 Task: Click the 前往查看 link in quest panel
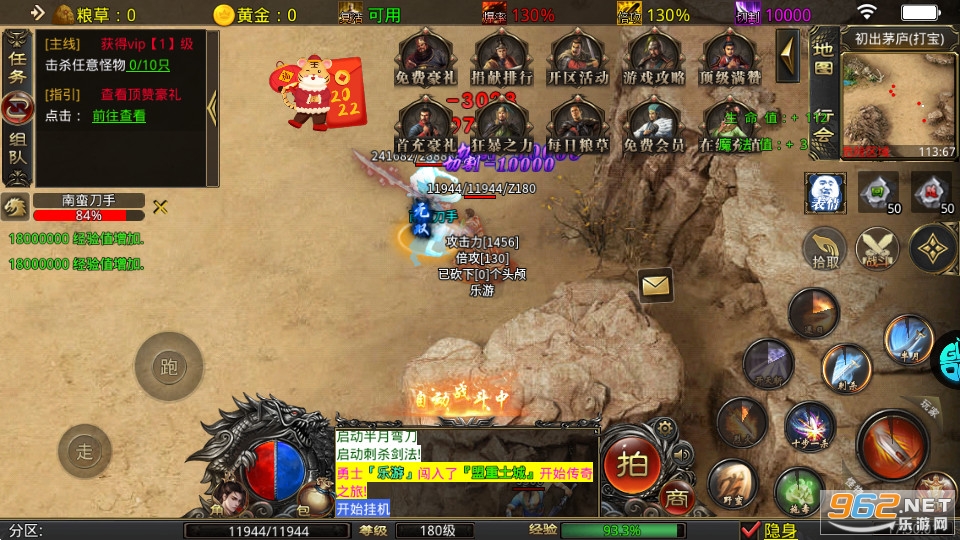[x=119, y=116]
